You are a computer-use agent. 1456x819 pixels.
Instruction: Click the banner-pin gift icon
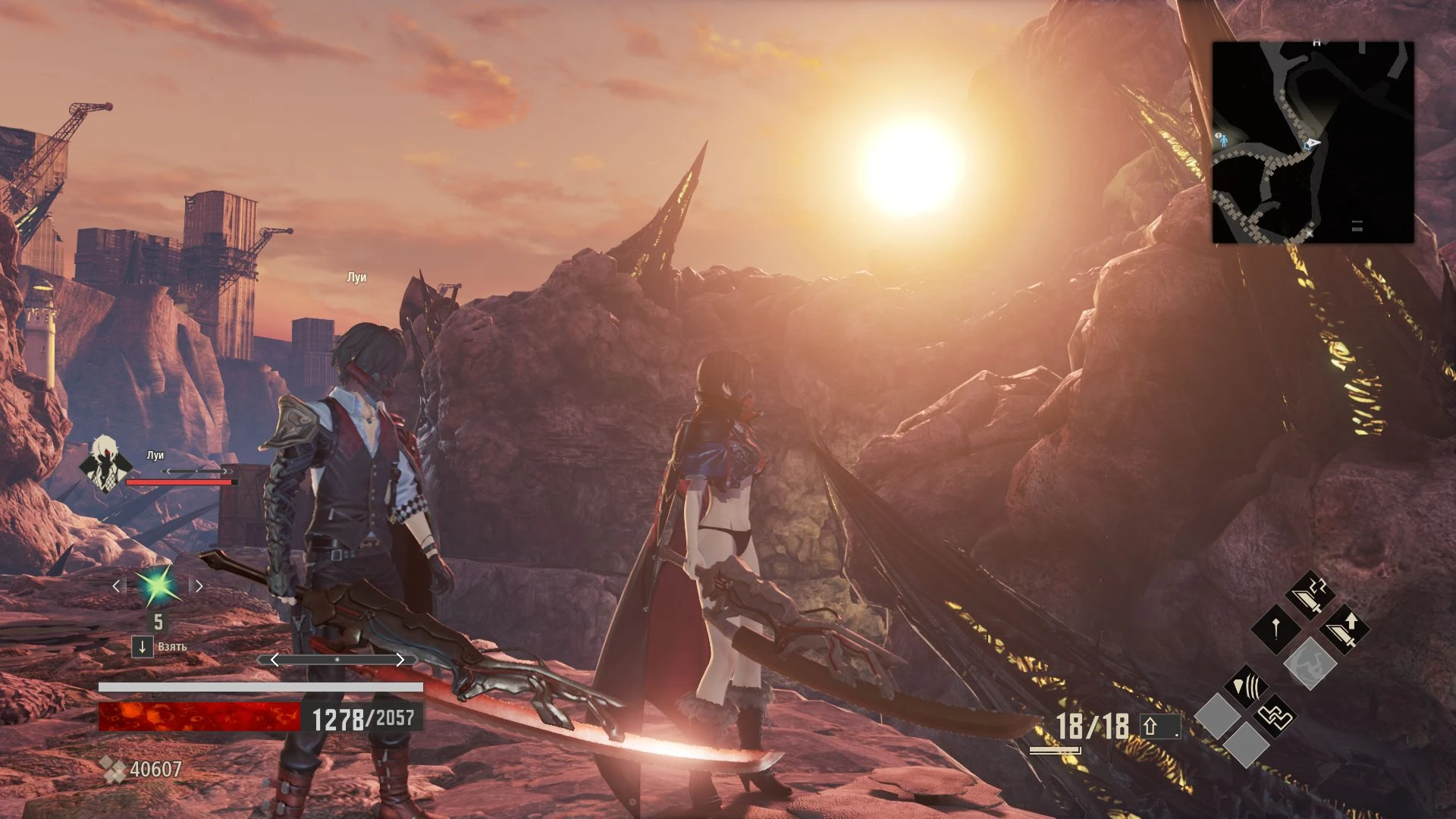click(1275, 627)
